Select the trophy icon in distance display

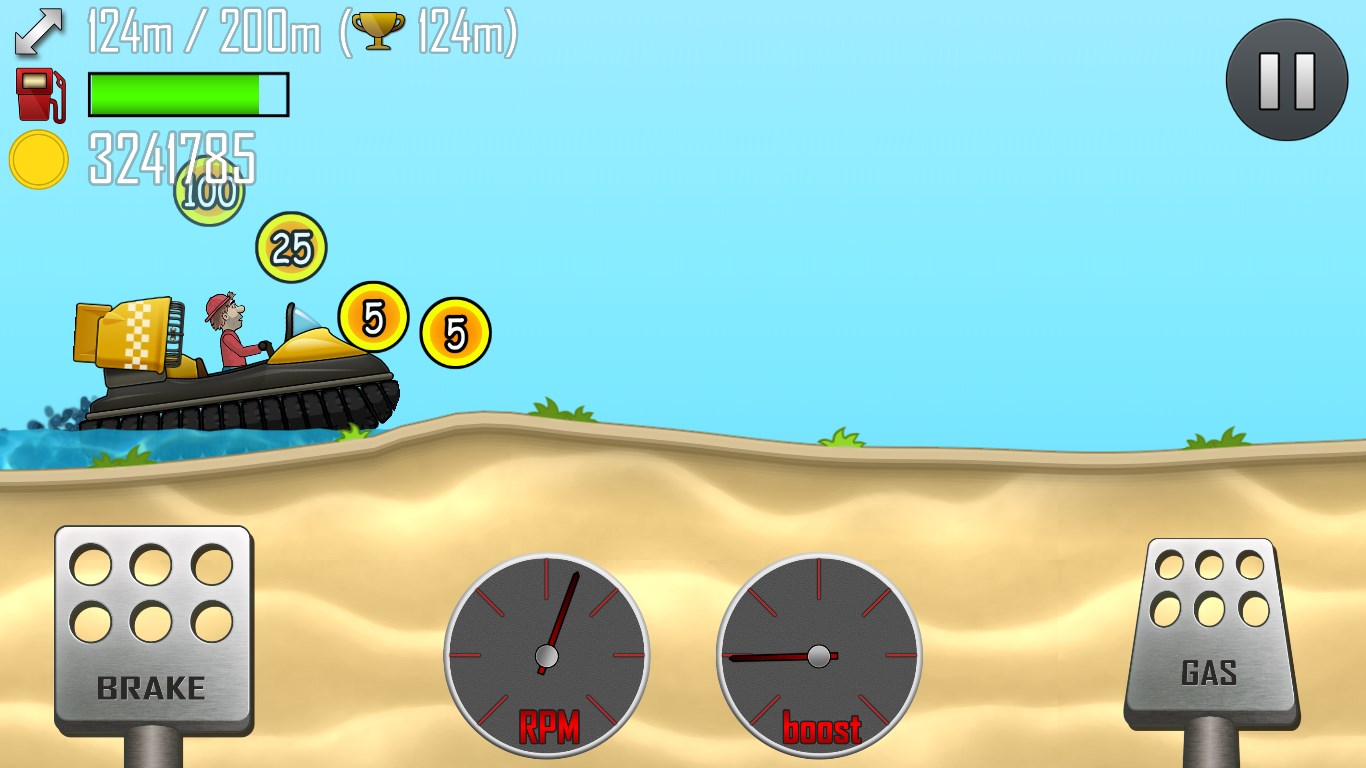pyautogui.click(x=378, y=30)
